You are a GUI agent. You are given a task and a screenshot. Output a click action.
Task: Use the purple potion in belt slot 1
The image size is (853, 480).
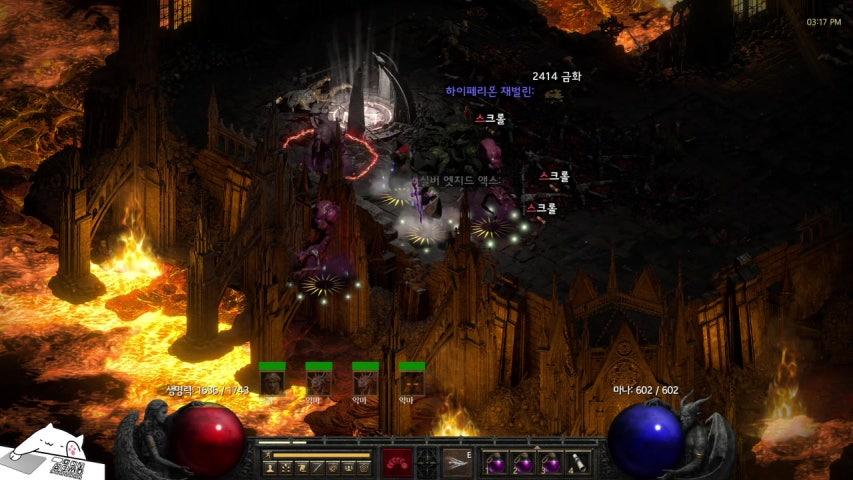tap(496, 463)
